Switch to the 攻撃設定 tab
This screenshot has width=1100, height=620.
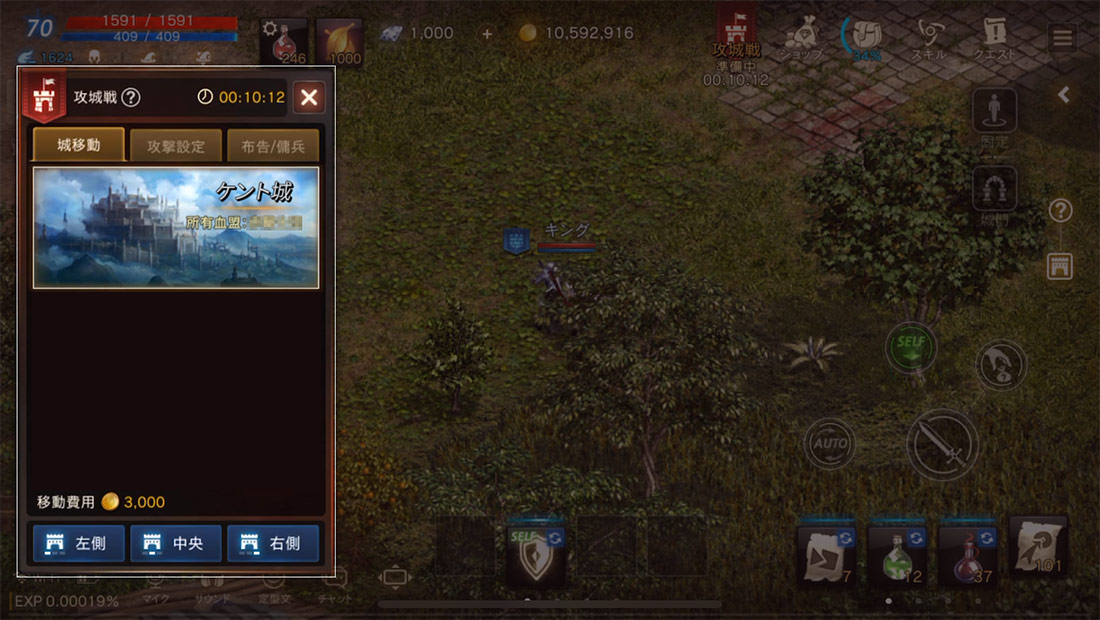[x=176, y=146]
